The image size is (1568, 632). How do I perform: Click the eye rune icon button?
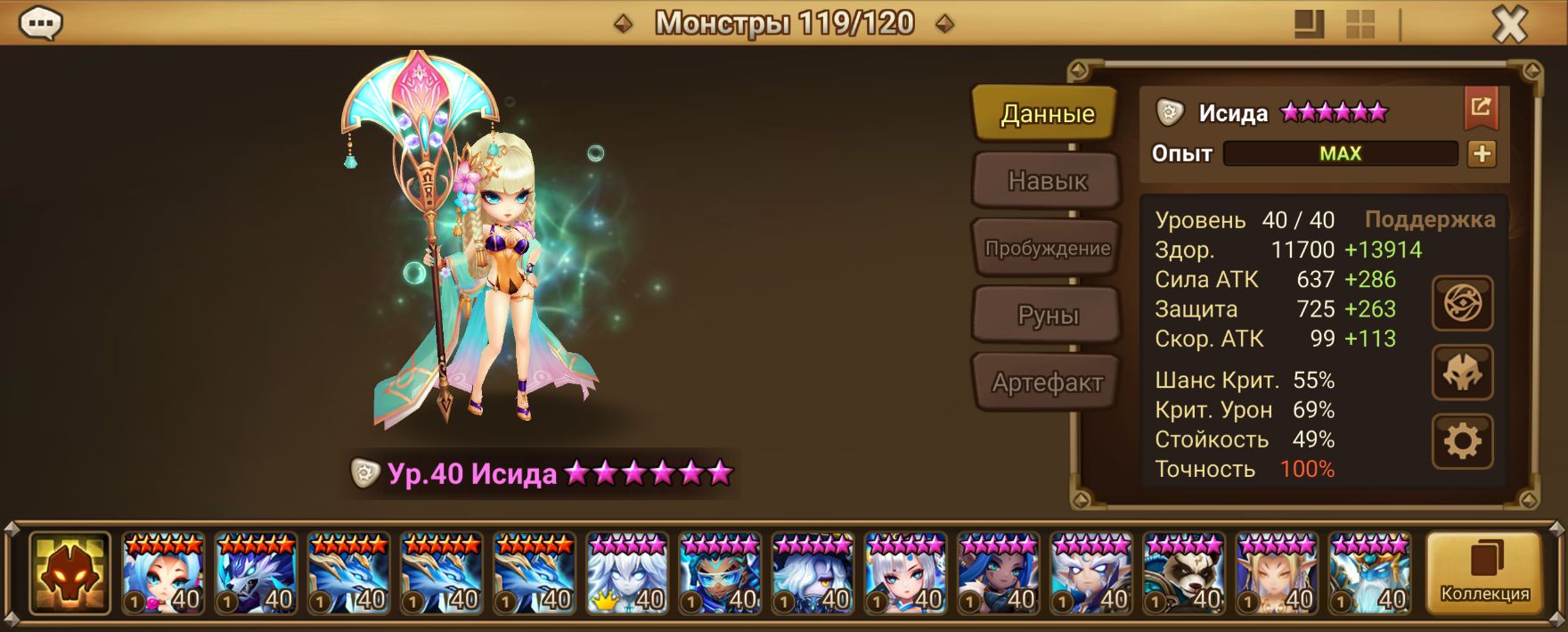pyautogui.click(x=1462, y=305)
